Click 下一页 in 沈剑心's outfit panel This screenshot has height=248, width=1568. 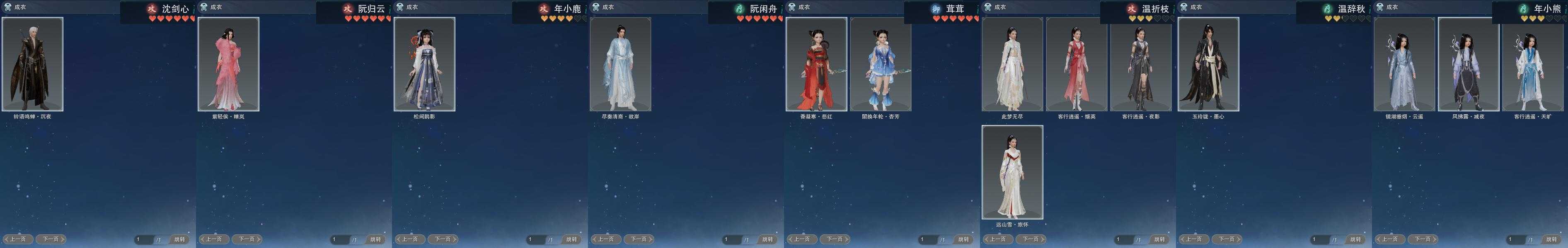click(51, 239)
